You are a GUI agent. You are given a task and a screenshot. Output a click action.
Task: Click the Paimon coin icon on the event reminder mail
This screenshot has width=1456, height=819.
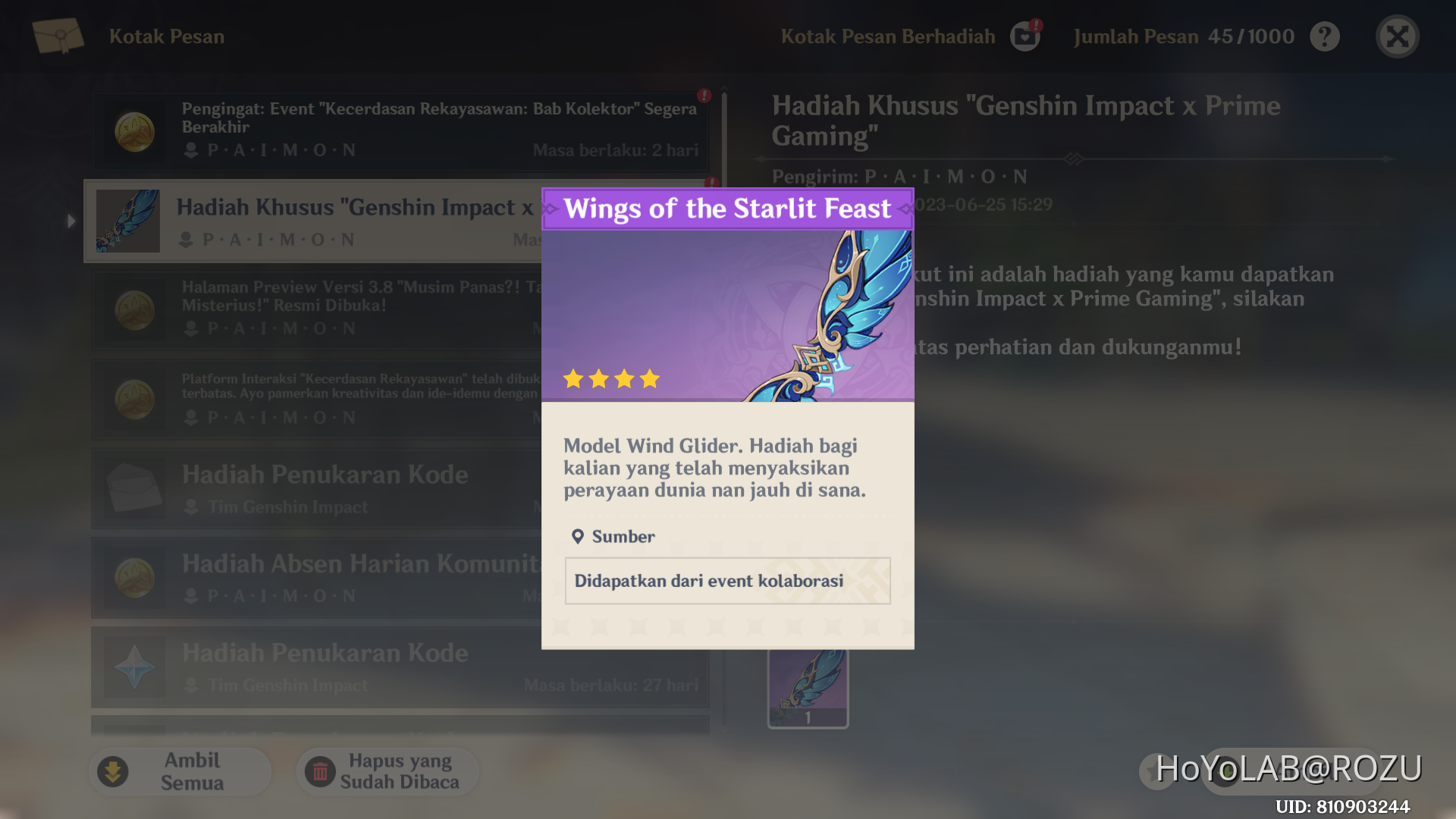click(x=135, y=130)
